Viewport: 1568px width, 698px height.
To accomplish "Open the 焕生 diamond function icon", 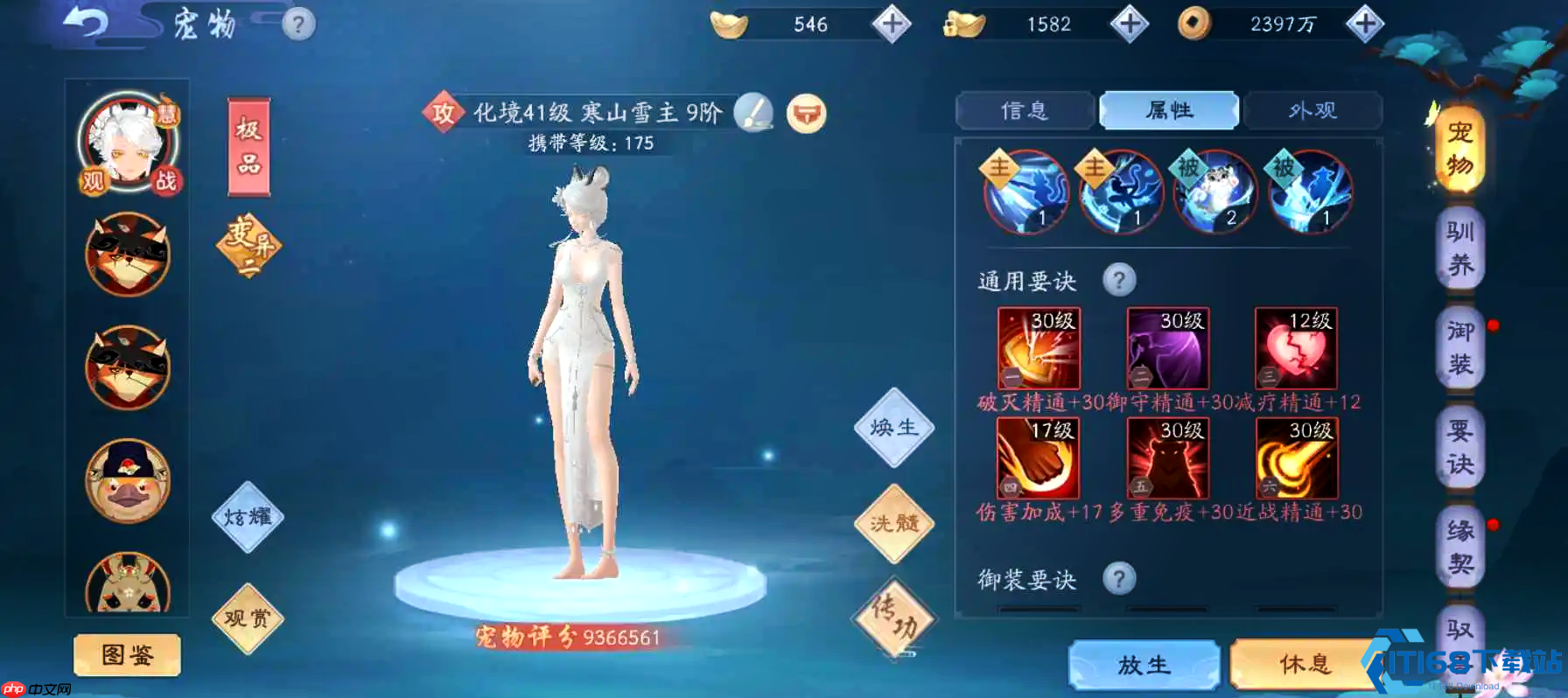I will [x=893, y=428].
